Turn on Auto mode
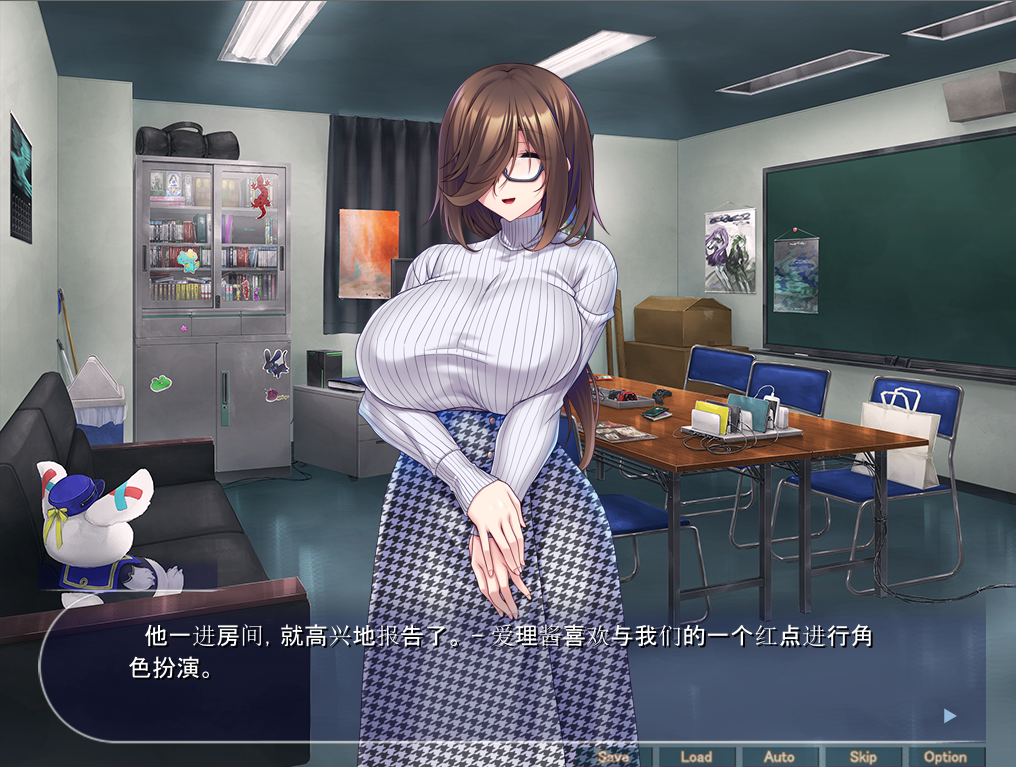The width and height of the screenshot is (1016, 767). click(779, 757)
